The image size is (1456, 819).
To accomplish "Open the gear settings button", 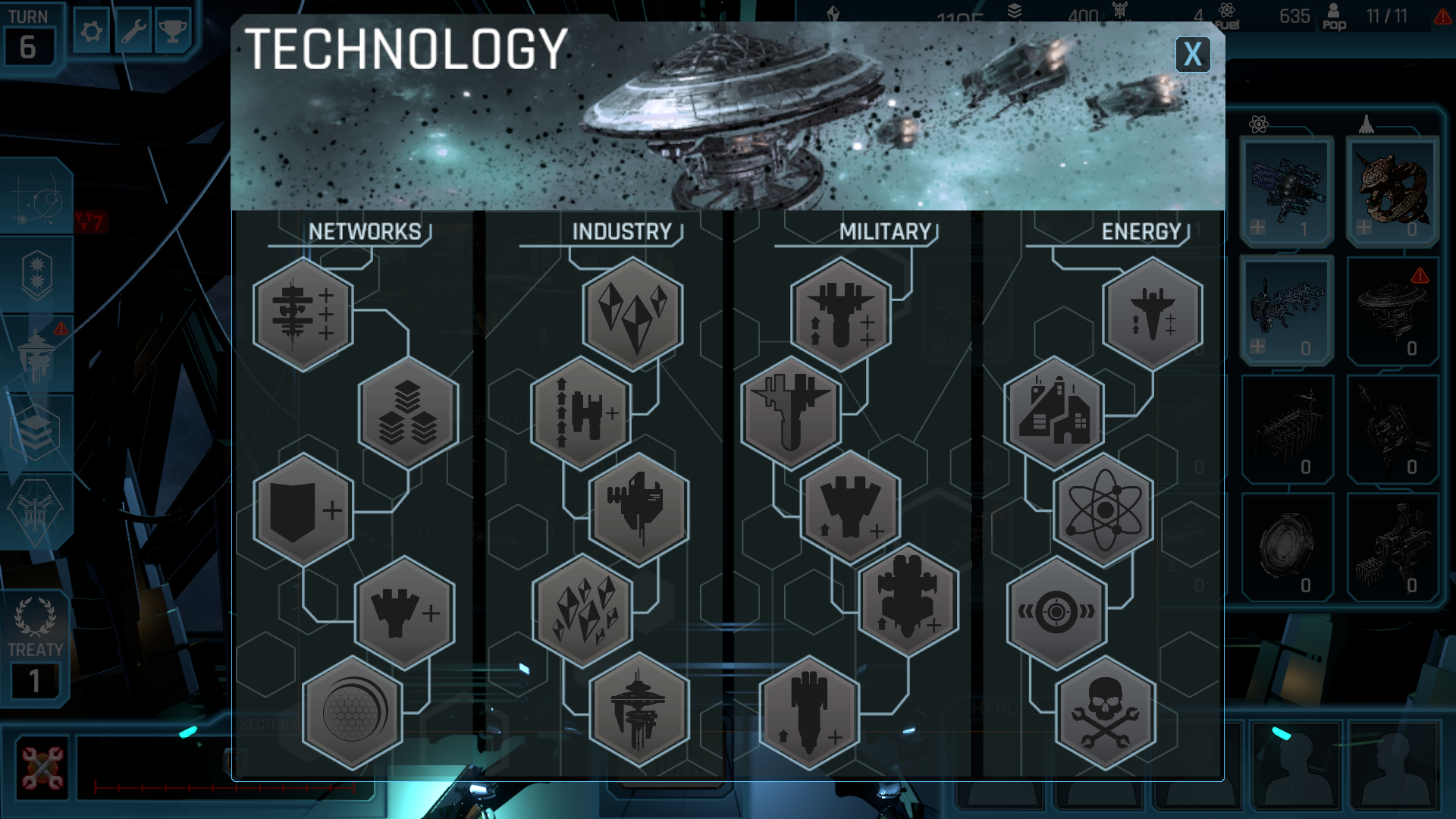I will pyautogui.click(x=92, y=32).
